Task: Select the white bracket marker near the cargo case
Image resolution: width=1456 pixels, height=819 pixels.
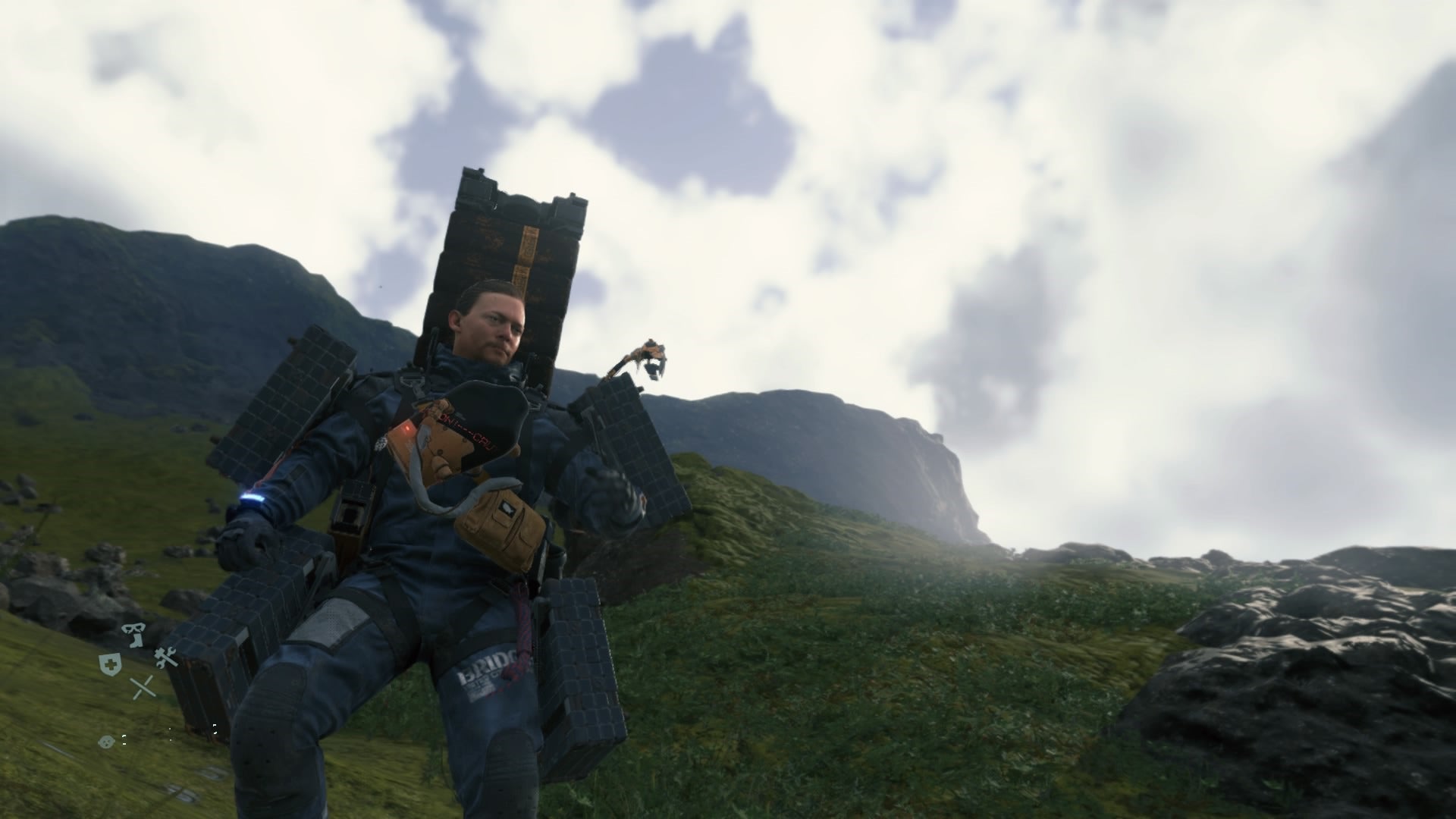Action: (215, 729)
